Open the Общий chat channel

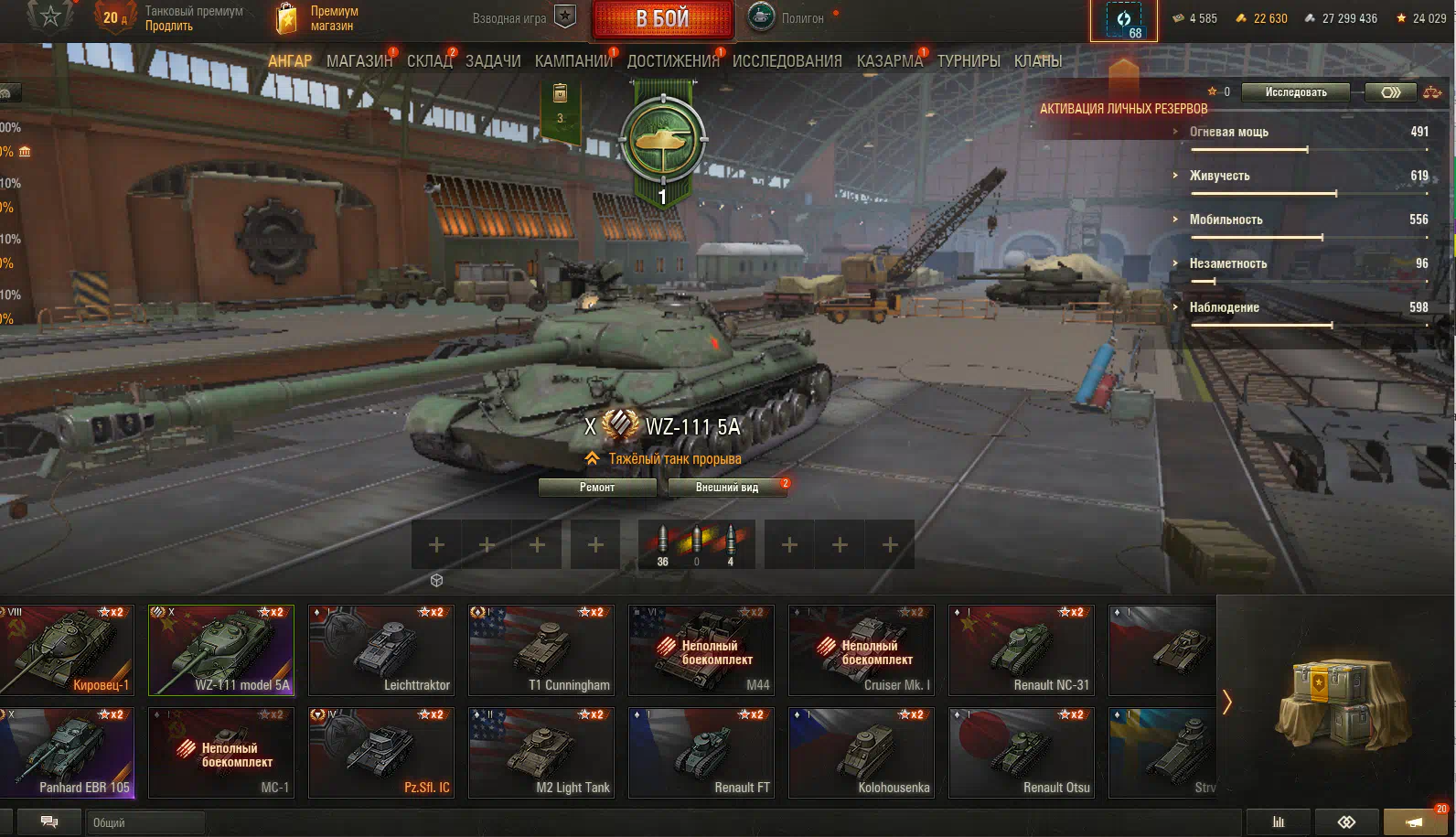(x=145, y=822)
